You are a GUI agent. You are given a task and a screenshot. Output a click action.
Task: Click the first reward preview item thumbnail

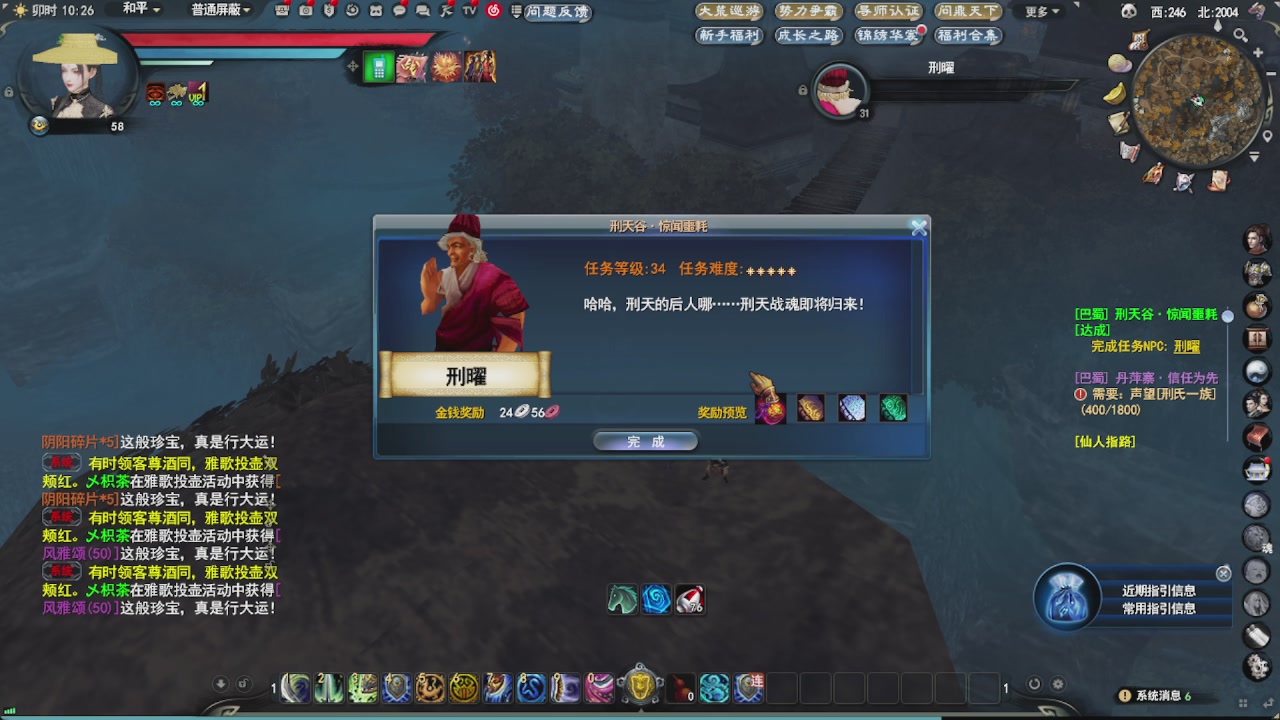tap(770, 407)
